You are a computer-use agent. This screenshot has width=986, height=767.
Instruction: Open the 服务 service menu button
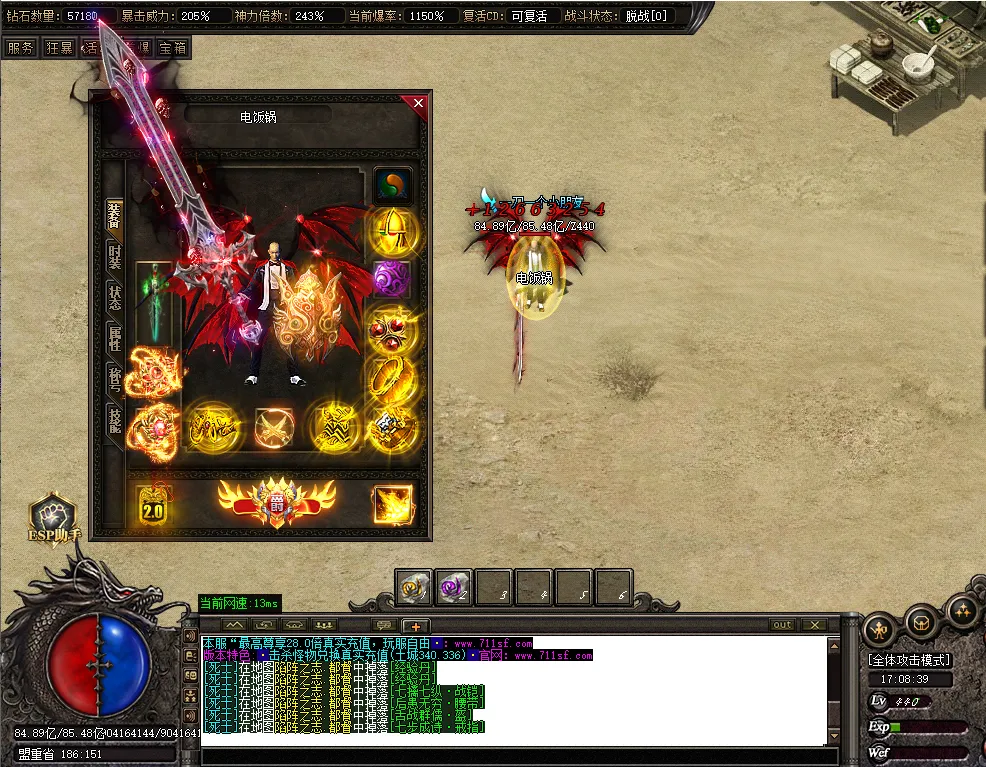tap(19, 47)
